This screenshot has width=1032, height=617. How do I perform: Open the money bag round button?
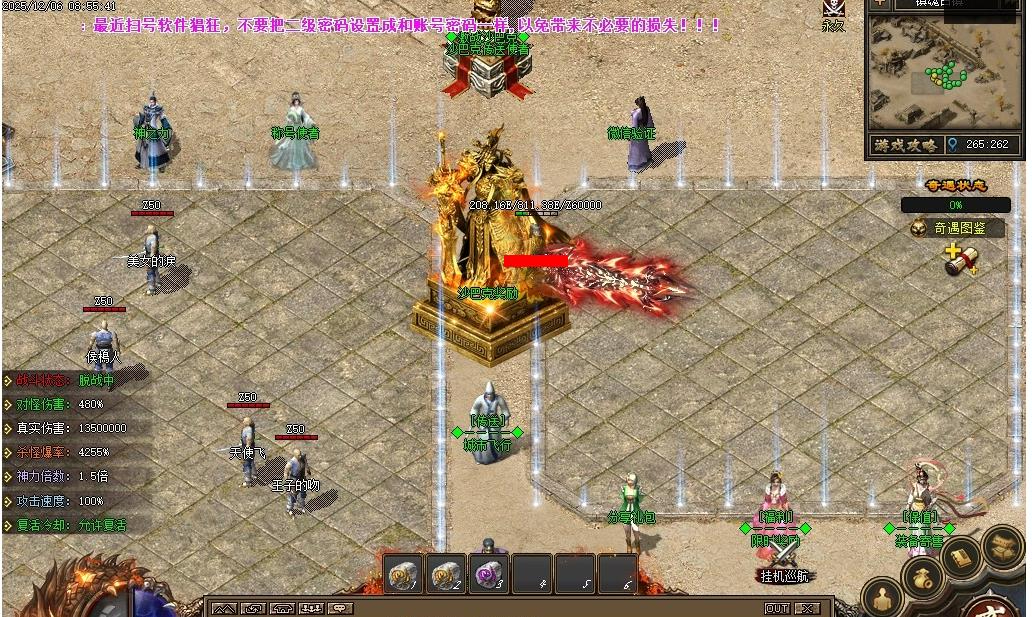pyautogui.click(x=921, y=577)
